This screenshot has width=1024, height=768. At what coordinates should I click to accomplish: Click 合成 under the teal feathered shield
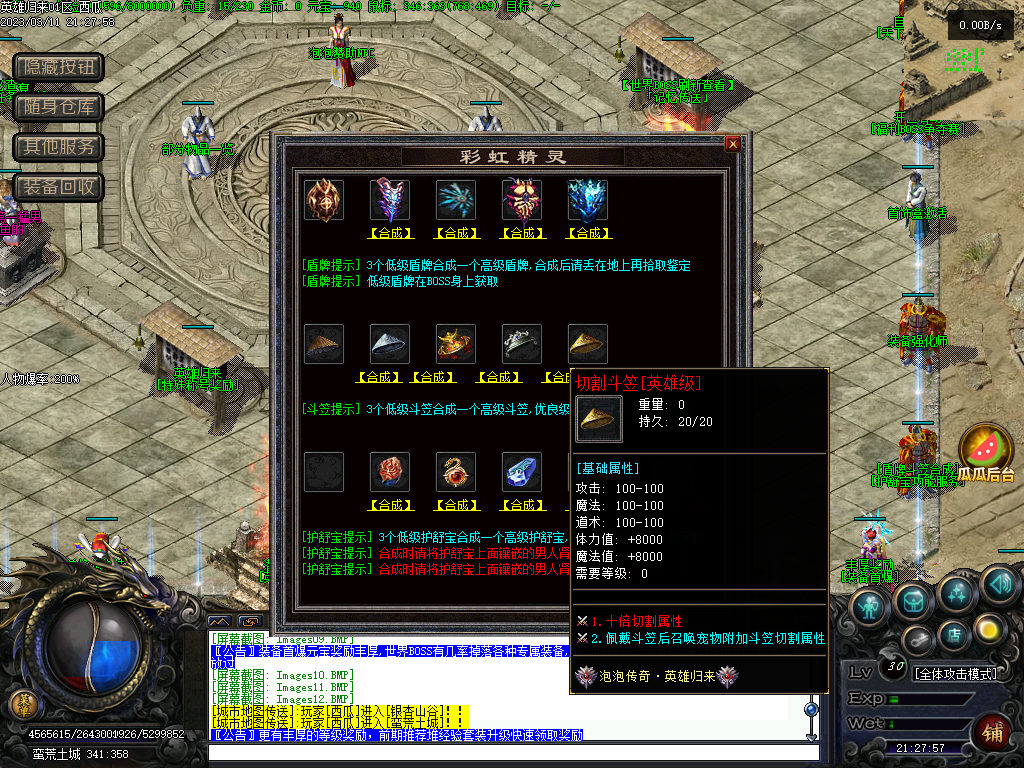456,233
